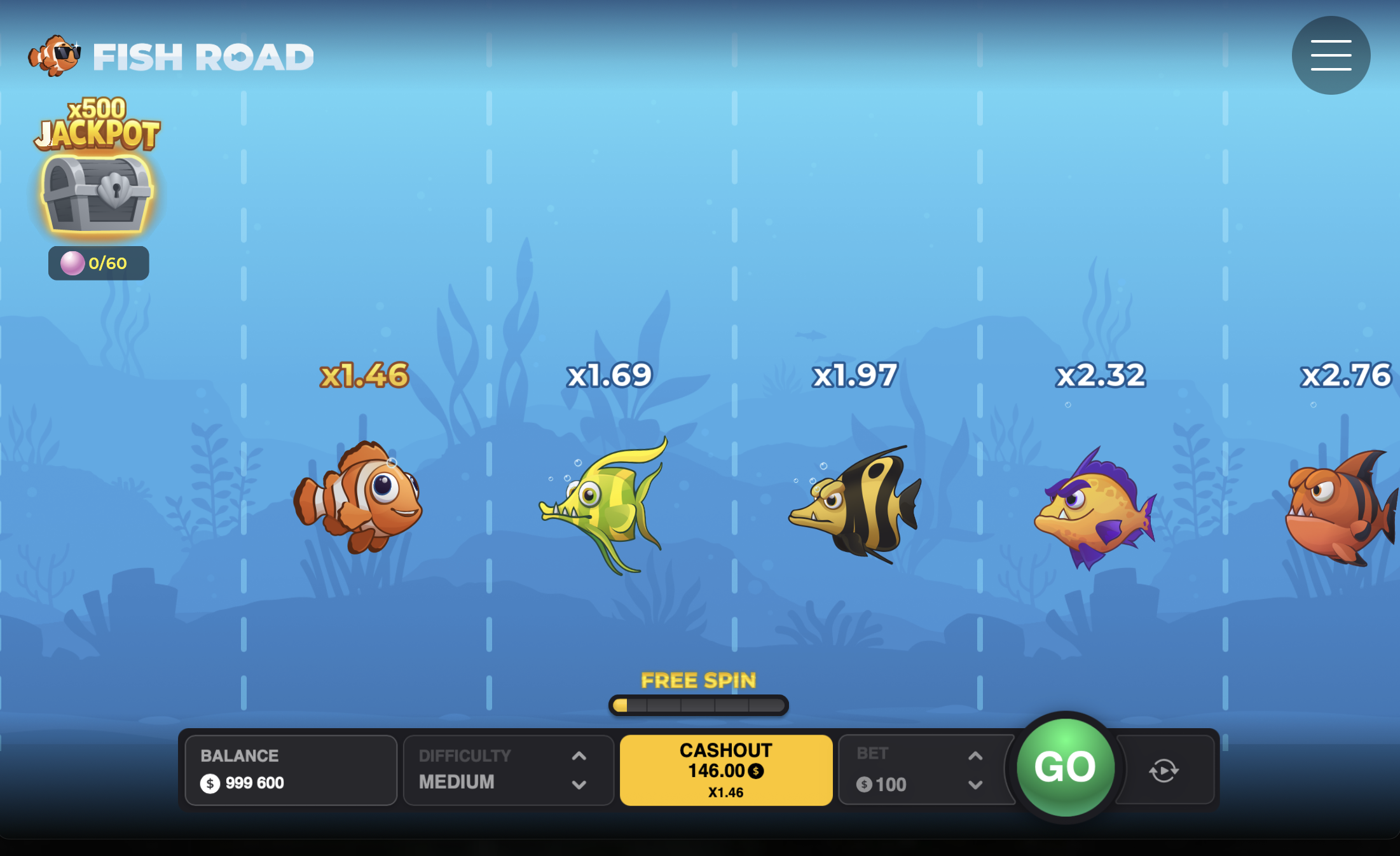Viewport: 1400px width, 856px height.
Task: Click the FREE SPIN progress bar
Action: (x=698, y=705)
